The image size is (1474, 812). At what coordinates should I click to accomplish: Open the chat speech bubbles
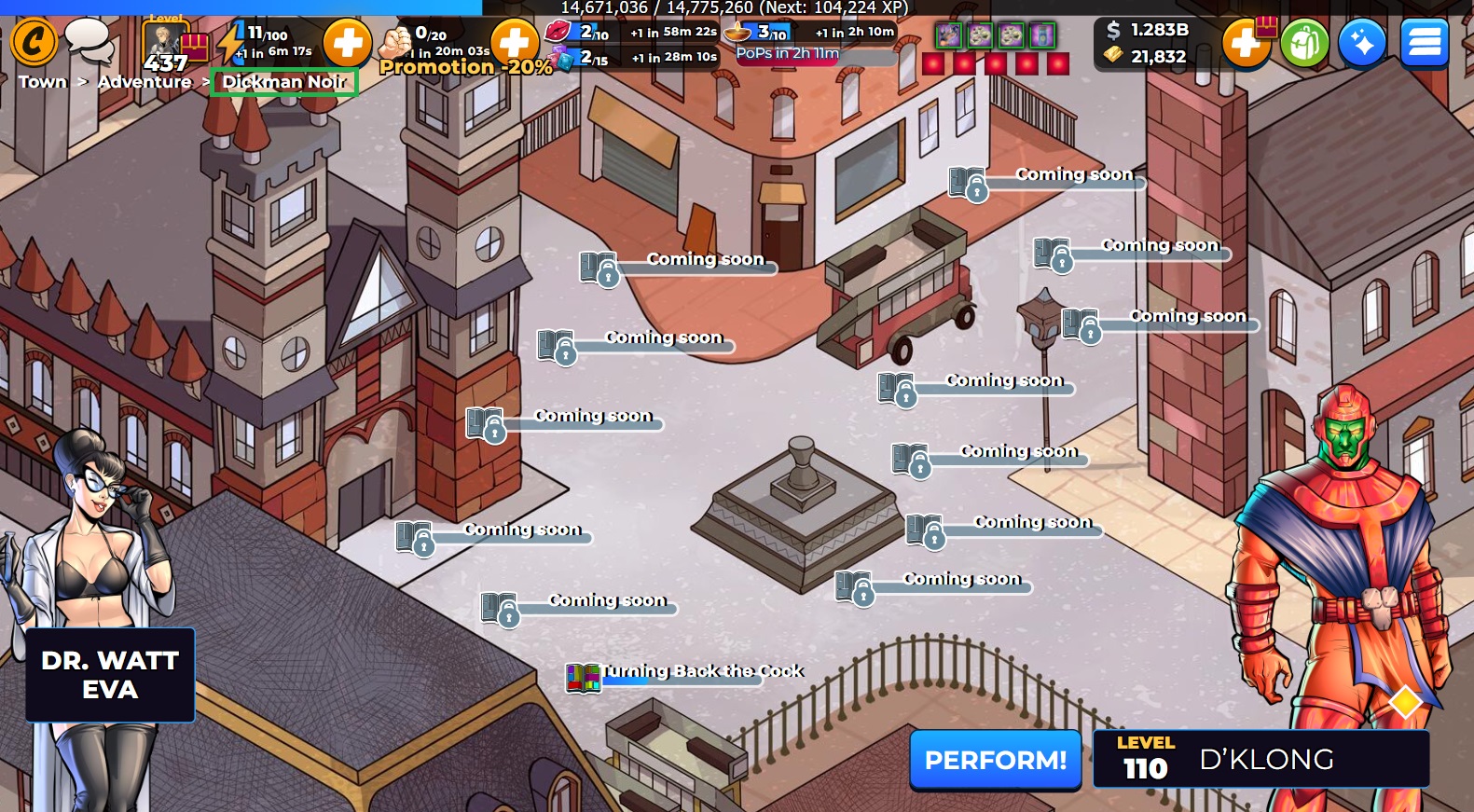89,40
